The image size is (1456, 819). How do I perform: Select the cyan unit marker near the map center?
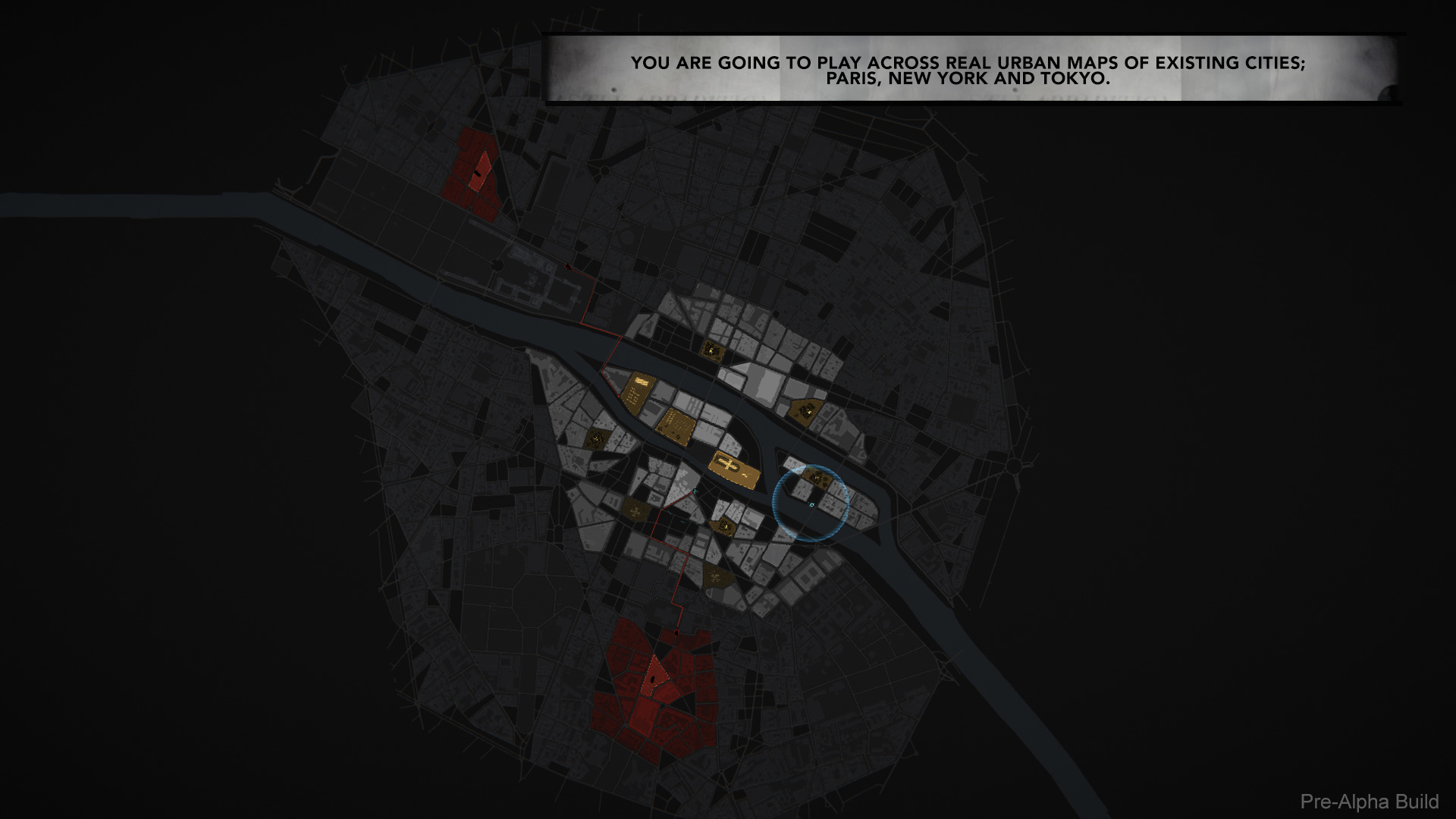(x=695, y=491)
